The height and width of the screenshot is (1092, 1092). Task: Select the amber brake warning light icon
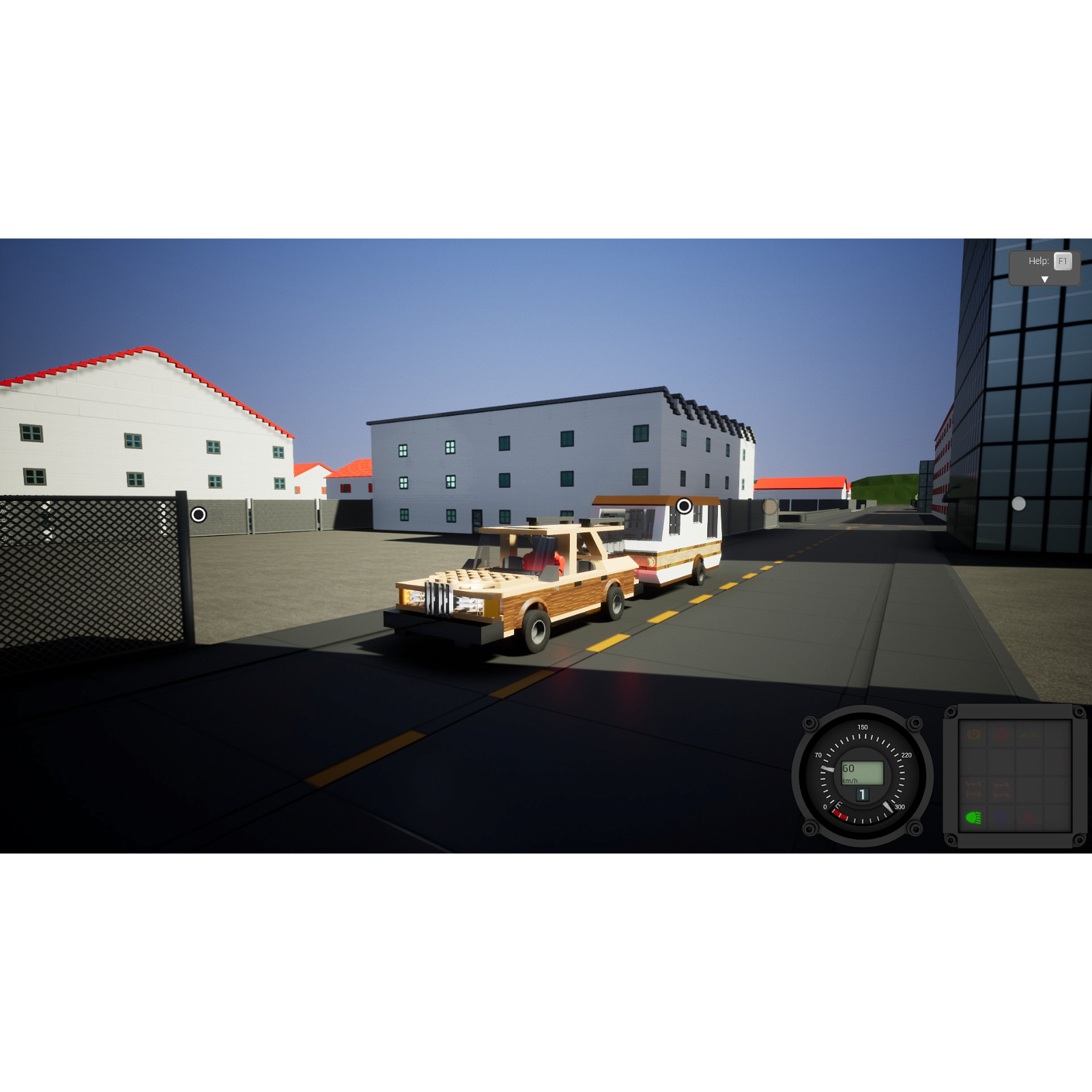(x=974, y=734)
